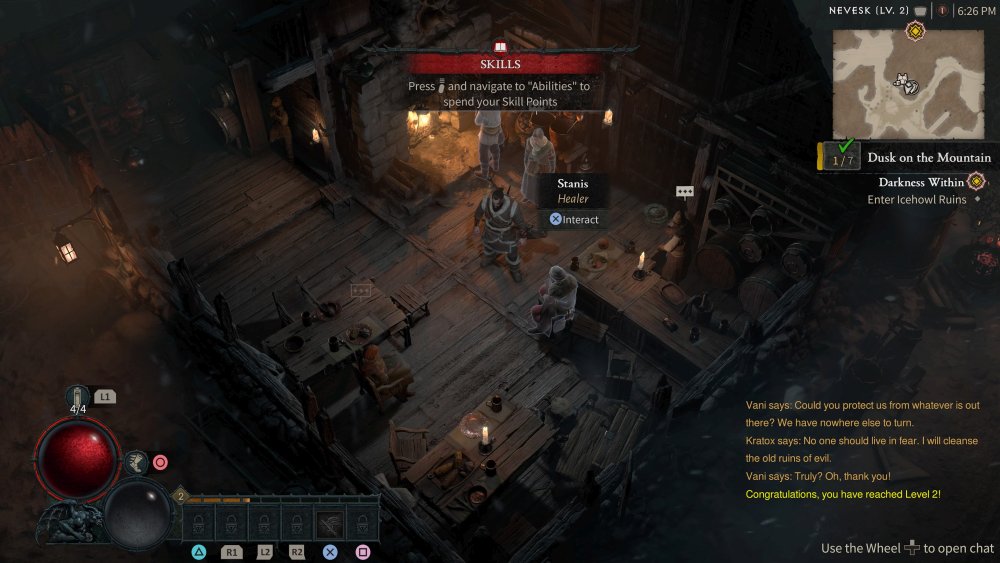Select the Dusk on the Mountain tracker
This screenshot has height=563, width=1000.
[x=929, y=157]
